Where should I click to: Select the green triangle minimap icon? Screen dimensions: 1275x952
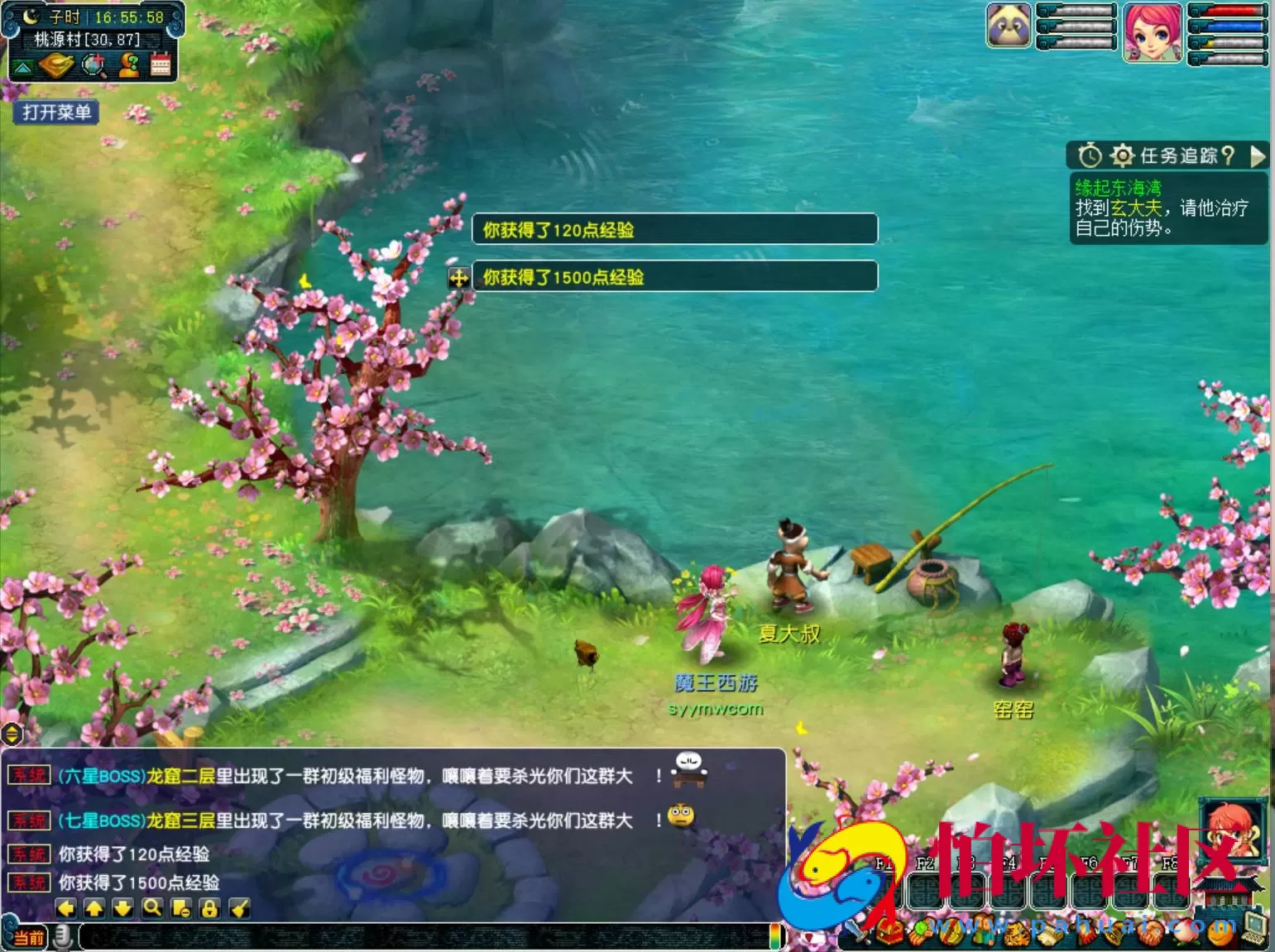tap(22, 66)
